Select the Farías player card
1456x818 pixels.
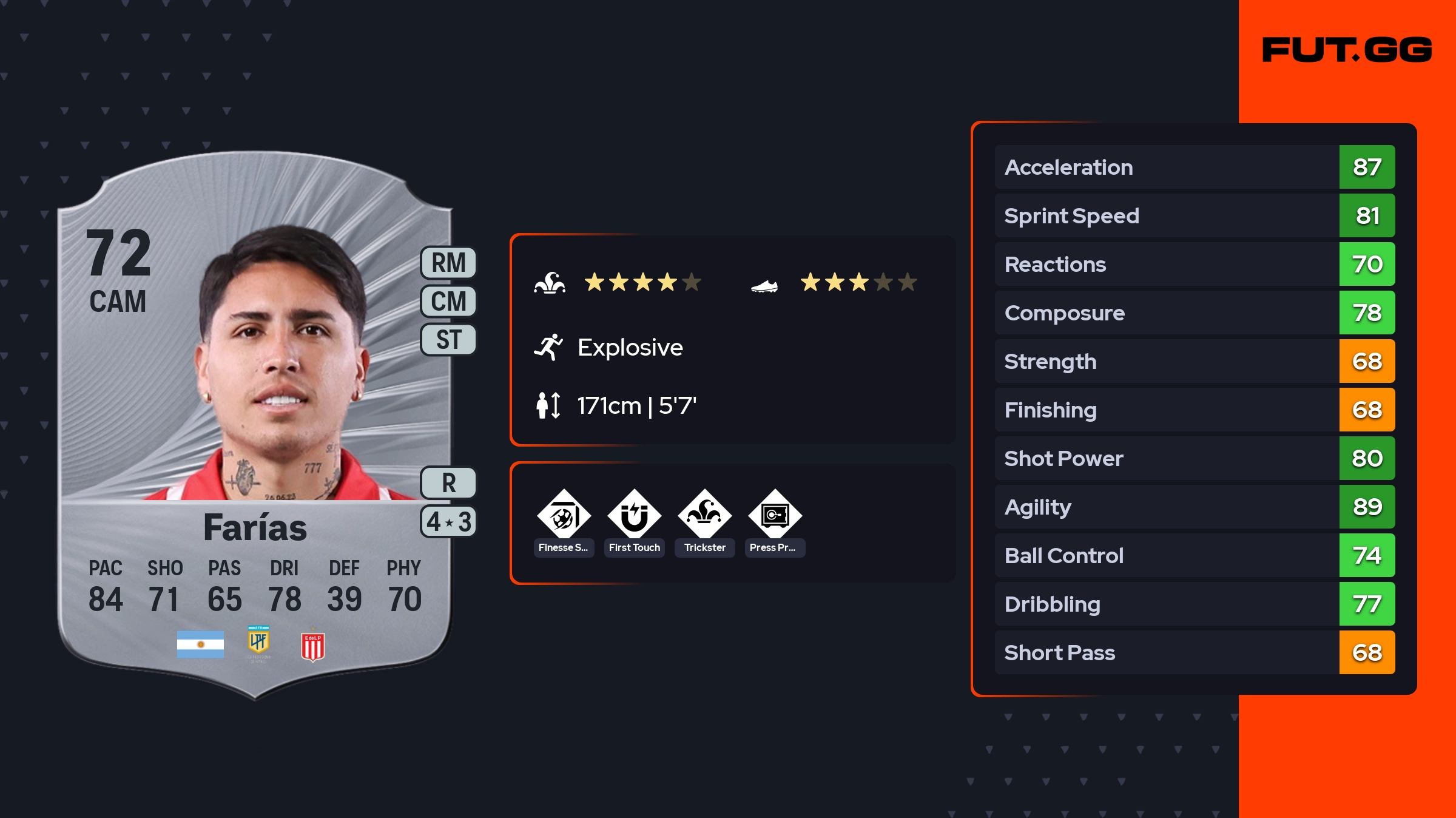tap(255, 425)
